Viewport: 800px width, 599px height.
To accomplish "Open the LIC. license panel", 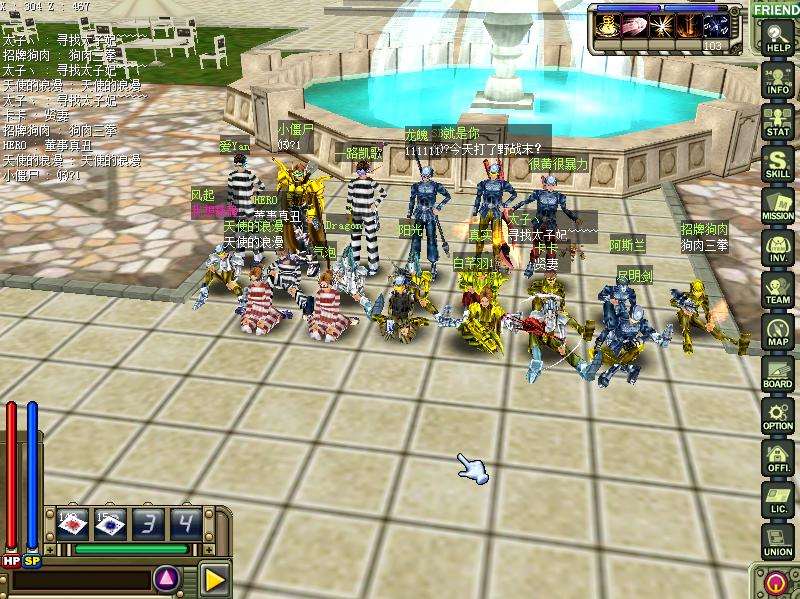I will (x=777, y=499).
